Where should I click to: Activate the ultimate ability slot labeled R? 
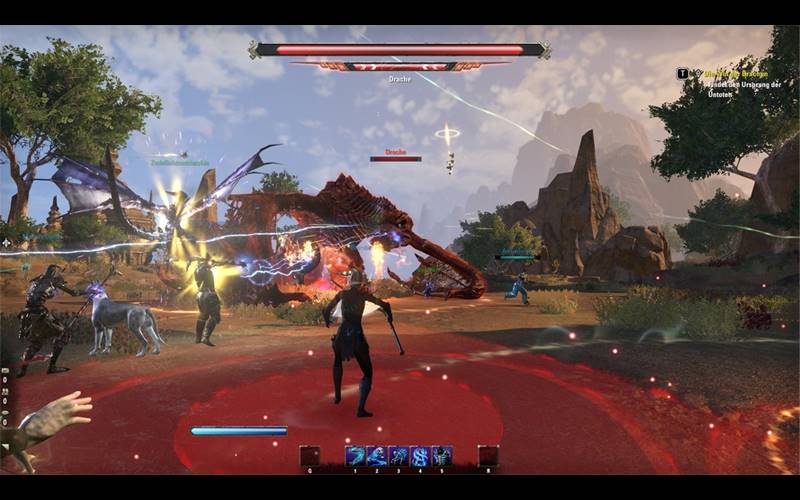(487, 456)
